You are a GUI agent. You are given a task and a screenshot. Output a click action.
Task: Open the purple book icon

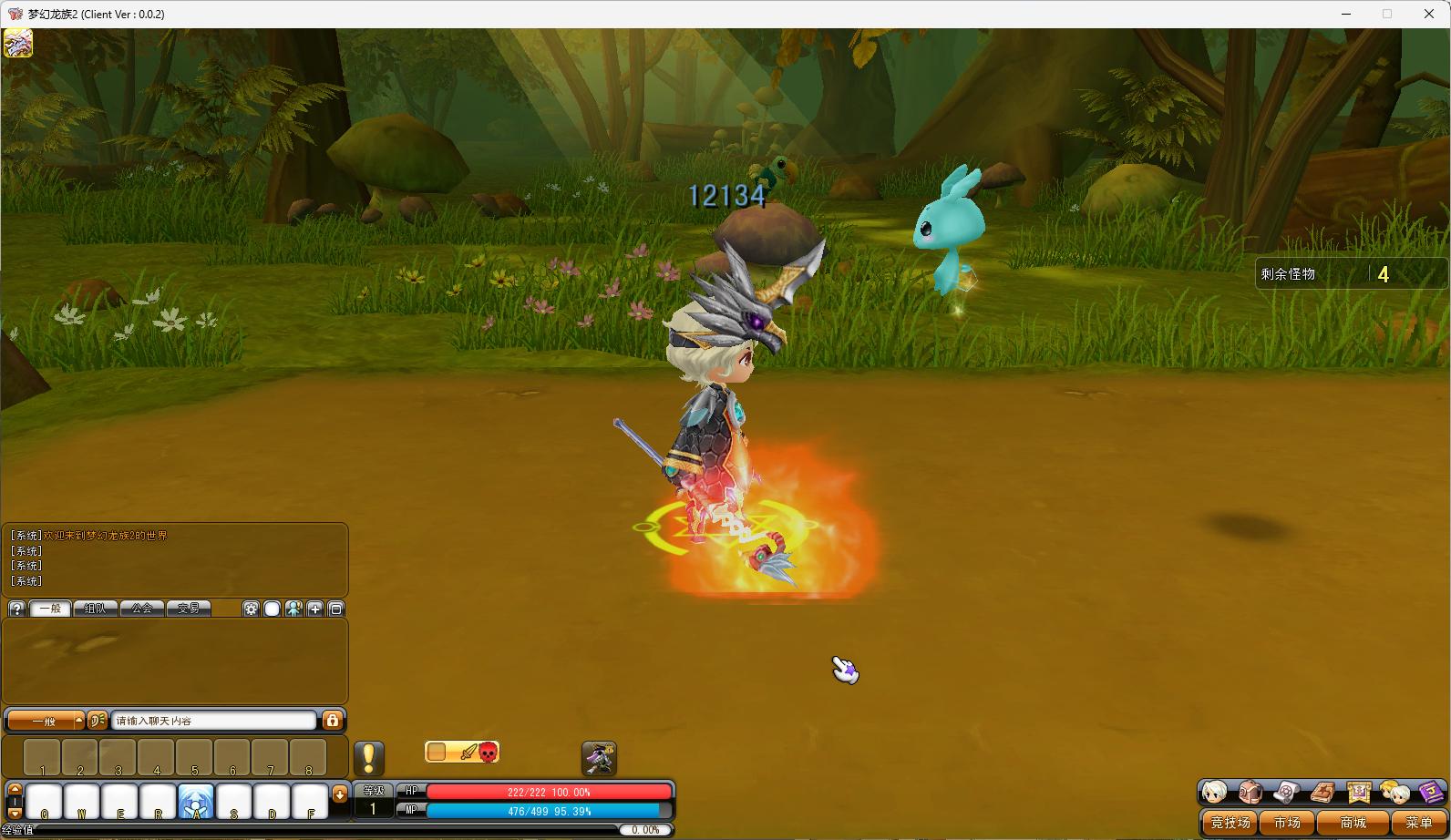pos(1430,792)
